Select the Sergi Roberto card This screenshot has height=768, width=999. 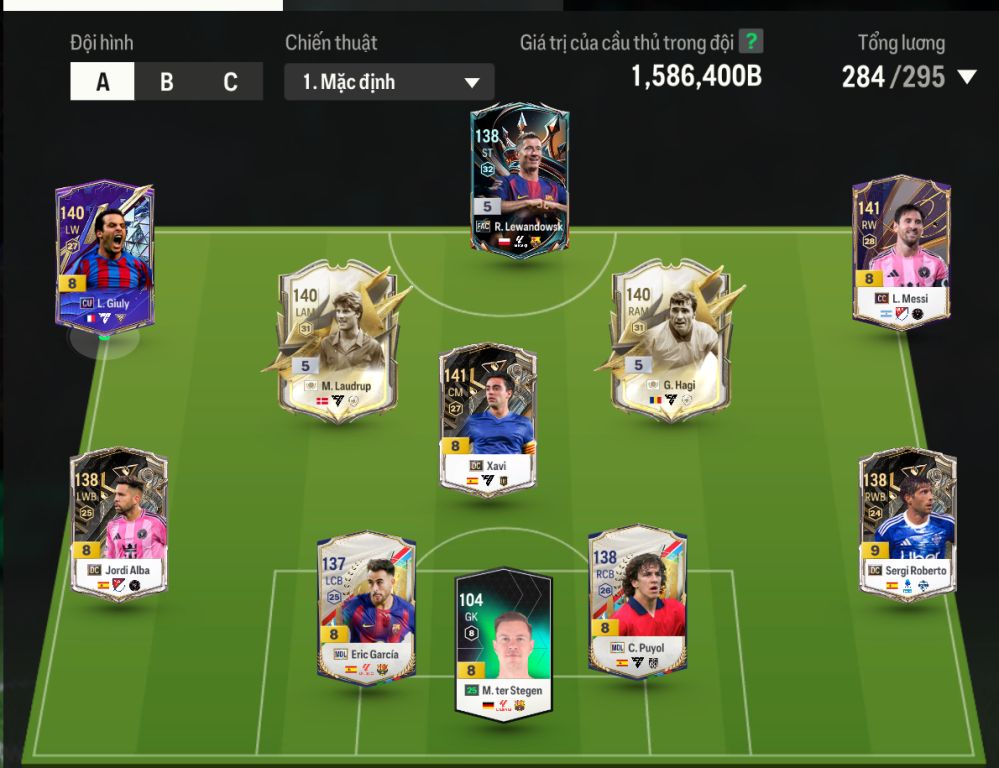[x=907, y=523]
